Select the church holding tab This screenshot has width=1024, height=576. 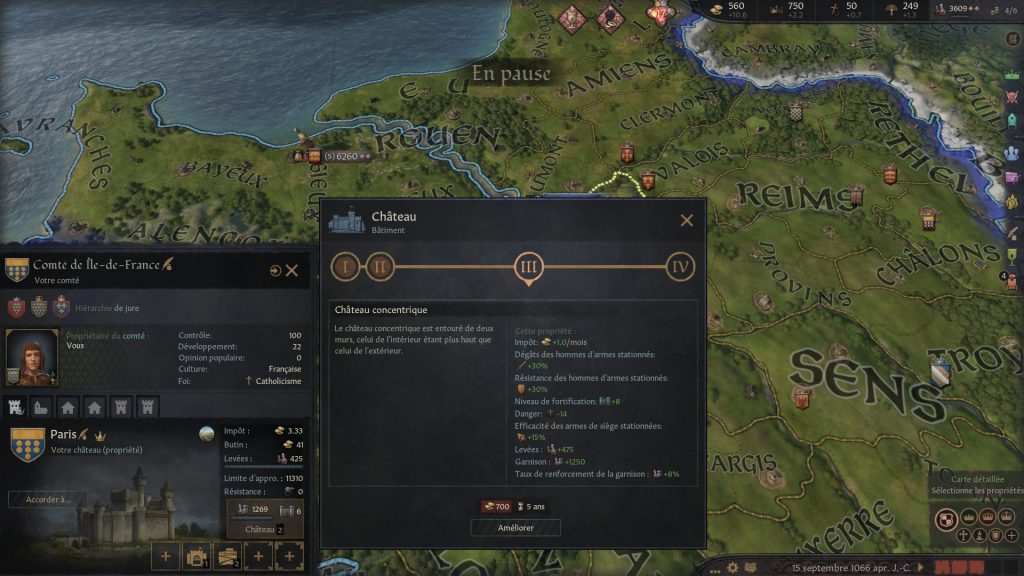tap(43, 407)
